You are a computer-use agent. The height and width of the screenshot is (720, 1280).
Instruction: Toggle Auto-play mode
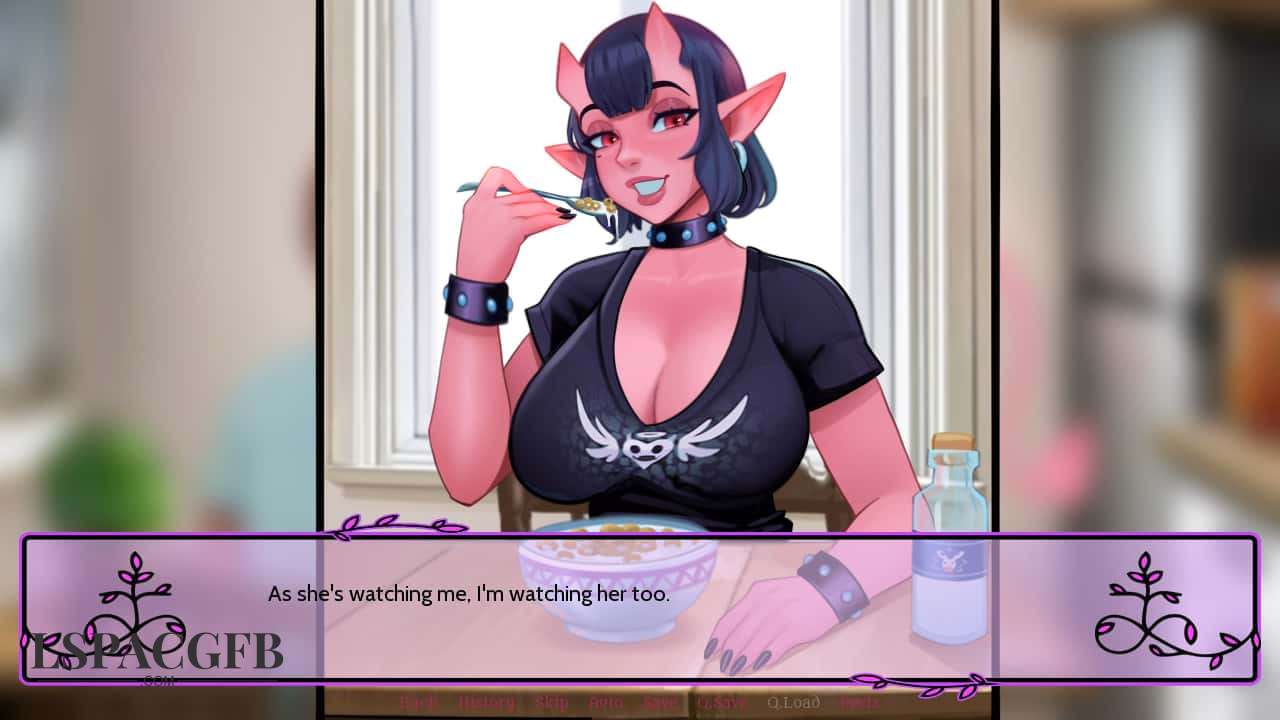tap(605, 703)
